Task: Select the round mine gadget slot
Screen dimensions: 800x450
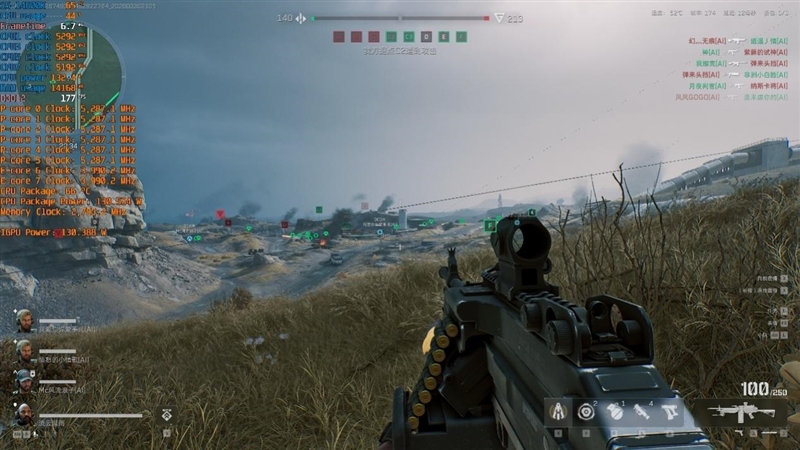Action: [x=586, y=411]
